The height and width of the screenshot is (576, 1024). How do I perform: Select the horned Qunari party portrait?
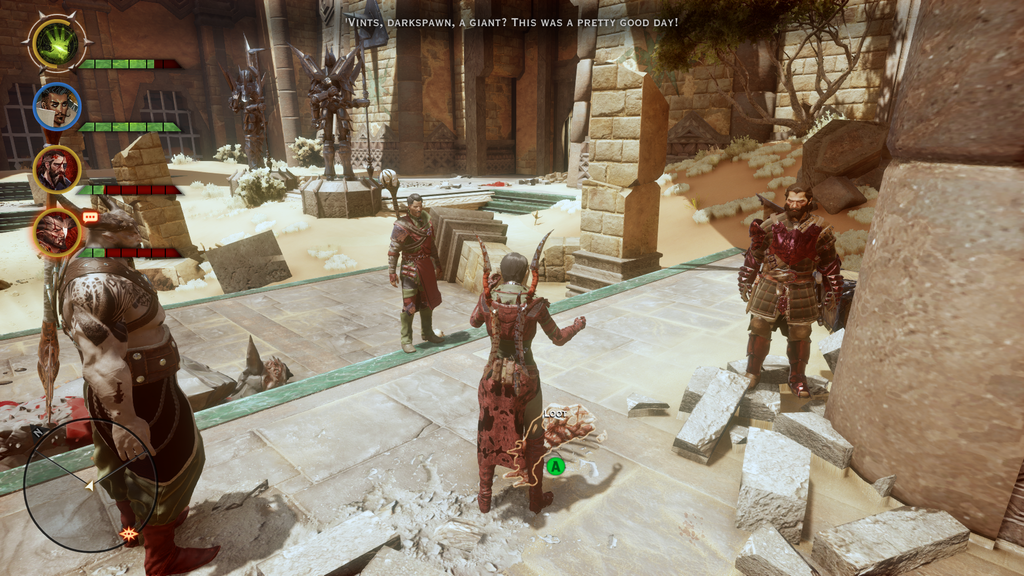(57, 231)
